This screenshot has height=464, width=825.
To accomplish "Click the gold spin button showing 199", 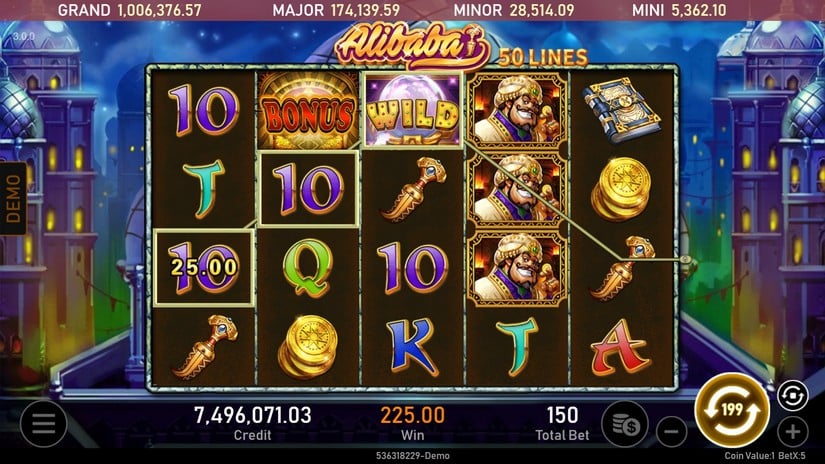I will pyautogui.click(x=730, y=410).
